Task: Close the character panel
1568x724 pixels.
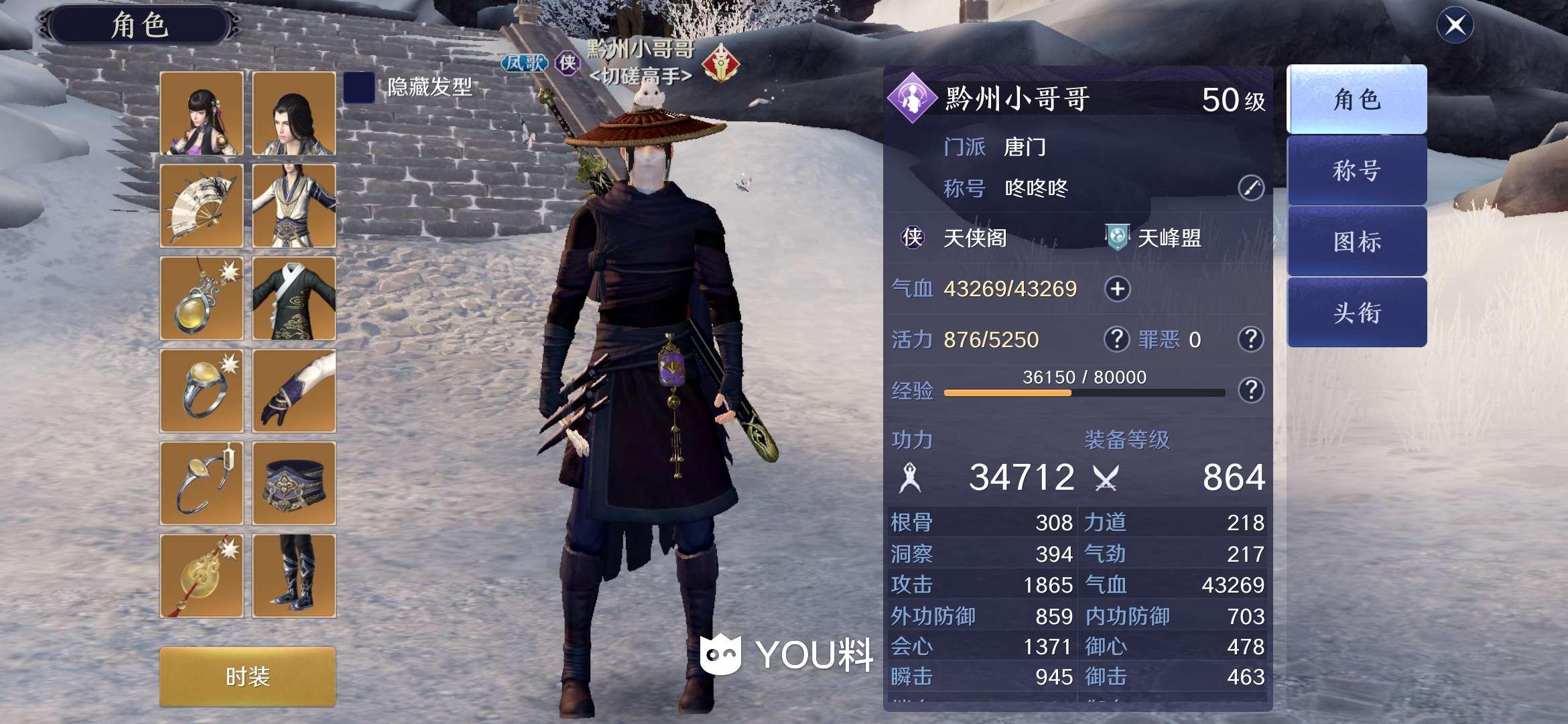Action: pyautogui.click(x=1455, y=25)
